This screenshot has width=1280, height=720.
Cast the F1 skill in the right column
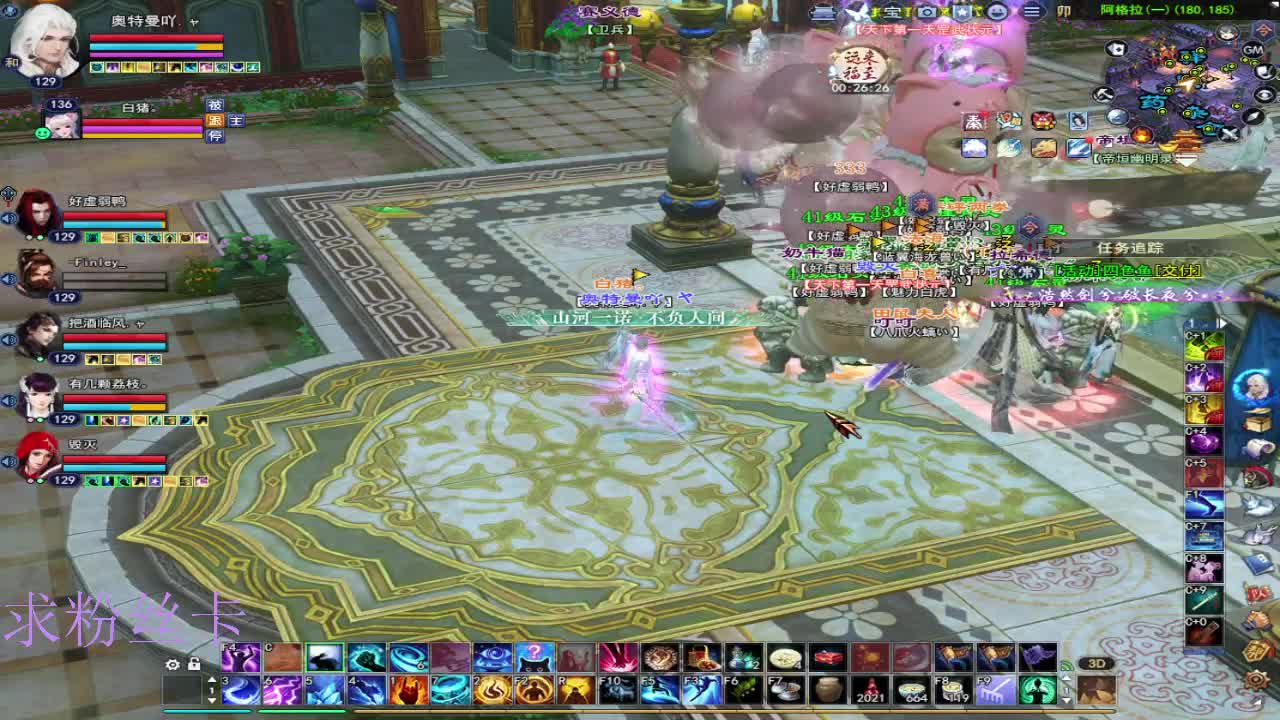point(1202,502)
